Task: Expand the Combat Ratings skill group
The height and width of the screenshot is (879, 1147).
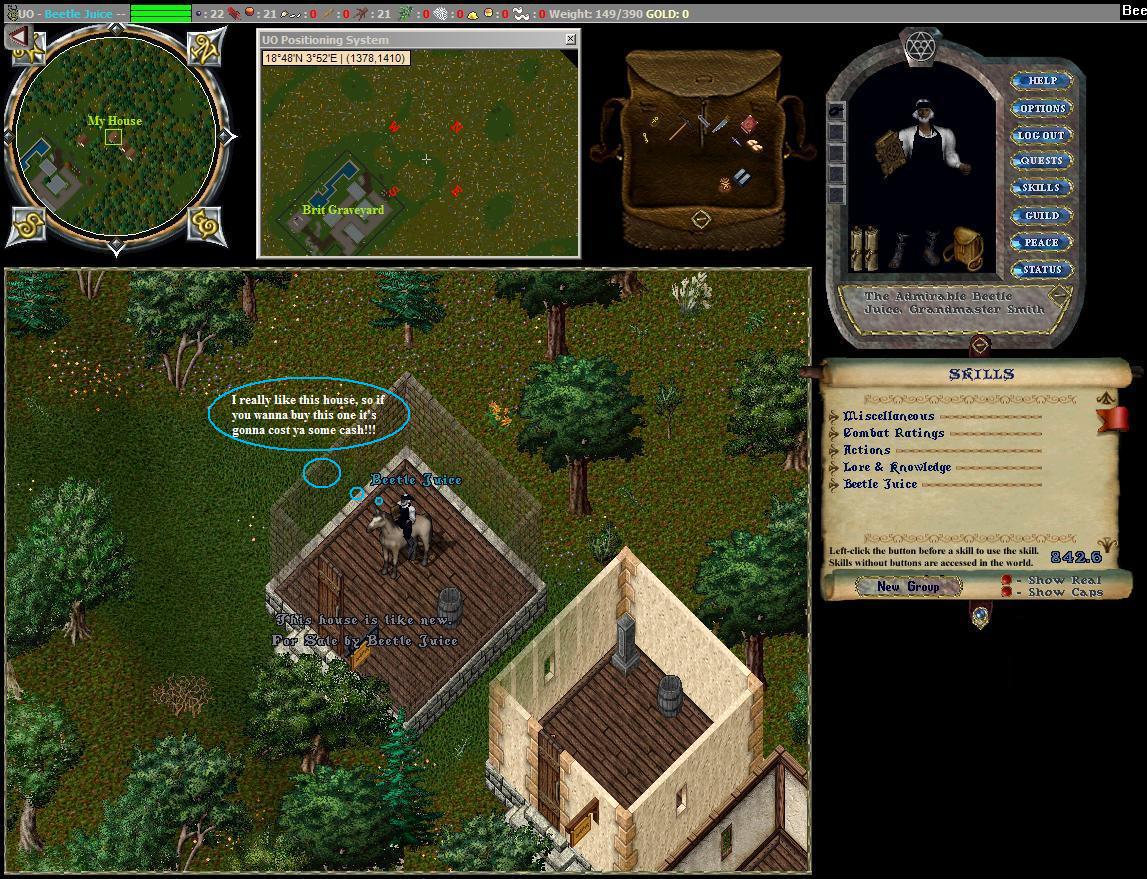Action: [x=835, y=433]
